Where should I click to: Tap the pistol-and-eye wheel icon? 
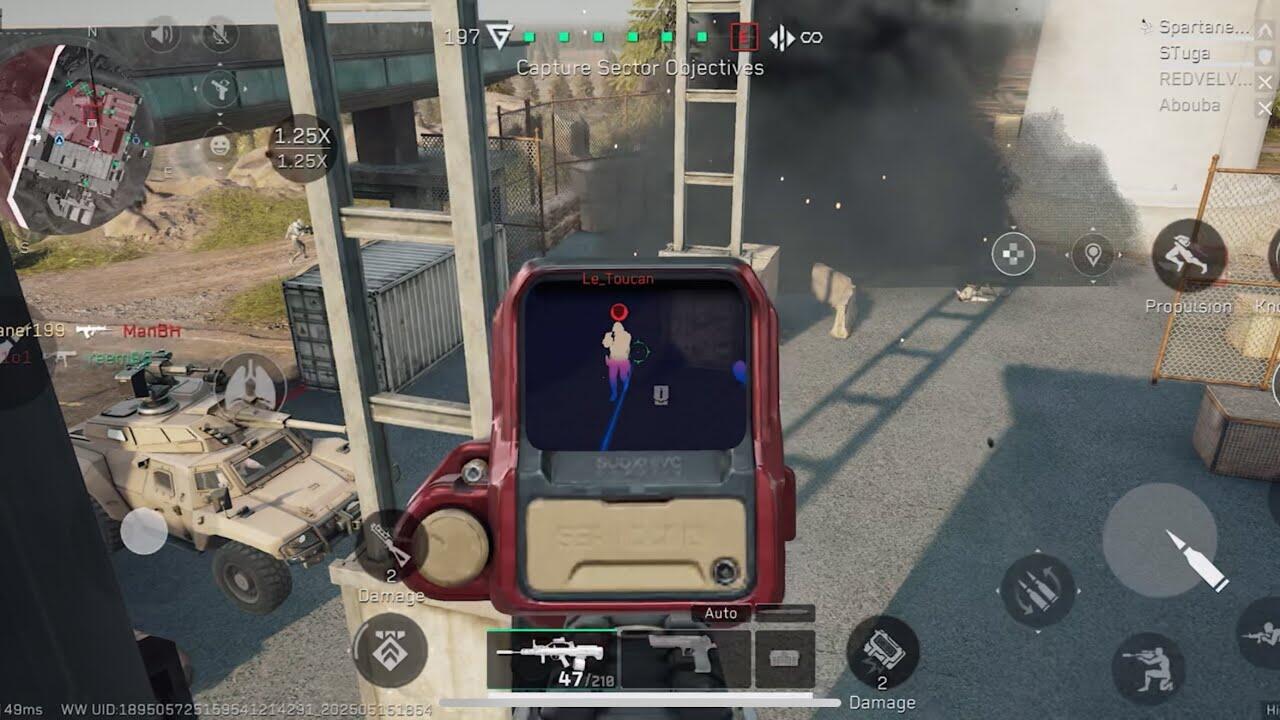(x=219, y=90)
